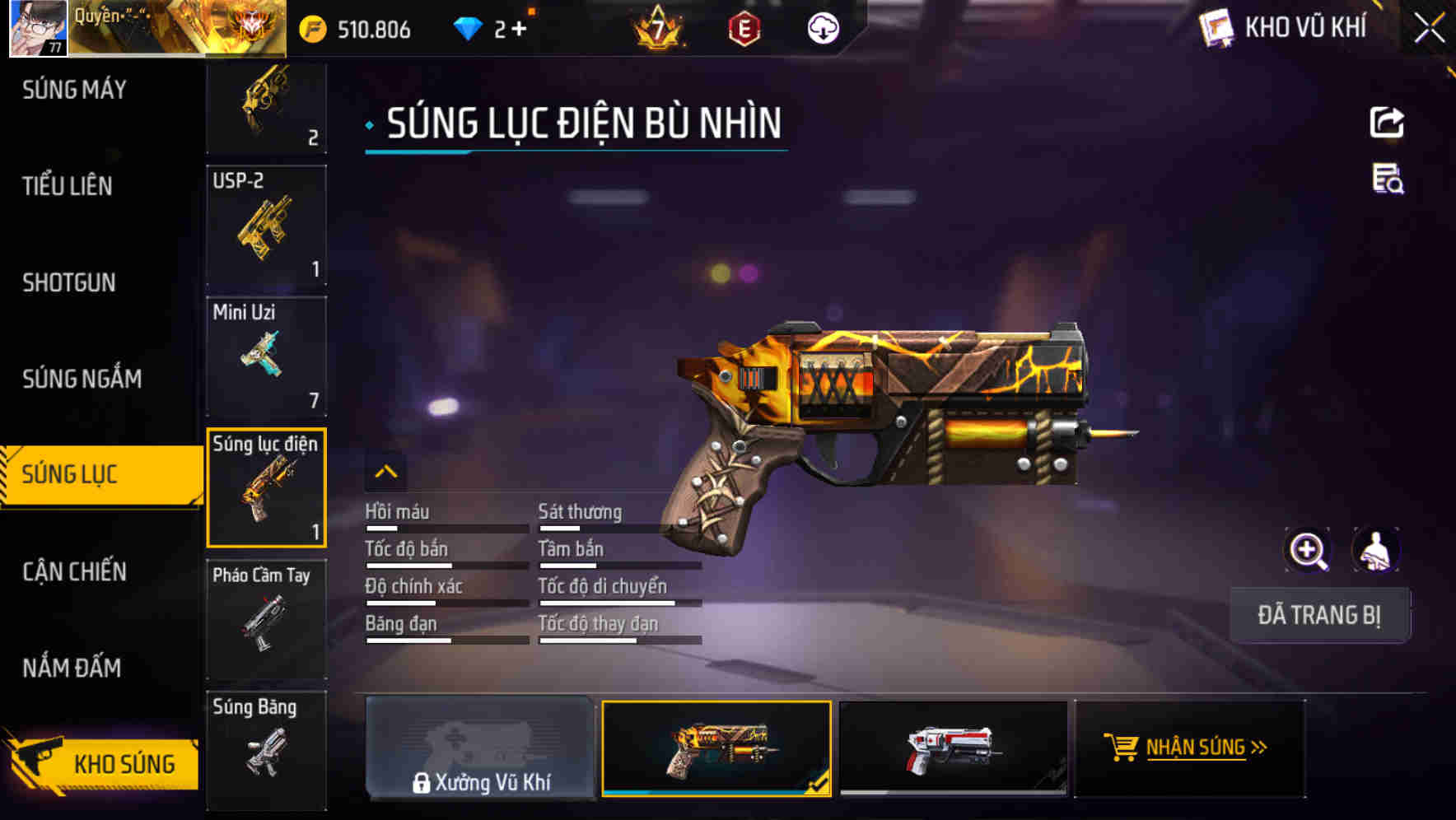Click the shopping cart icon beside NHẬN SÚNG
The height and width of the screenshot is (820, 1456).
pos(1122,748)
